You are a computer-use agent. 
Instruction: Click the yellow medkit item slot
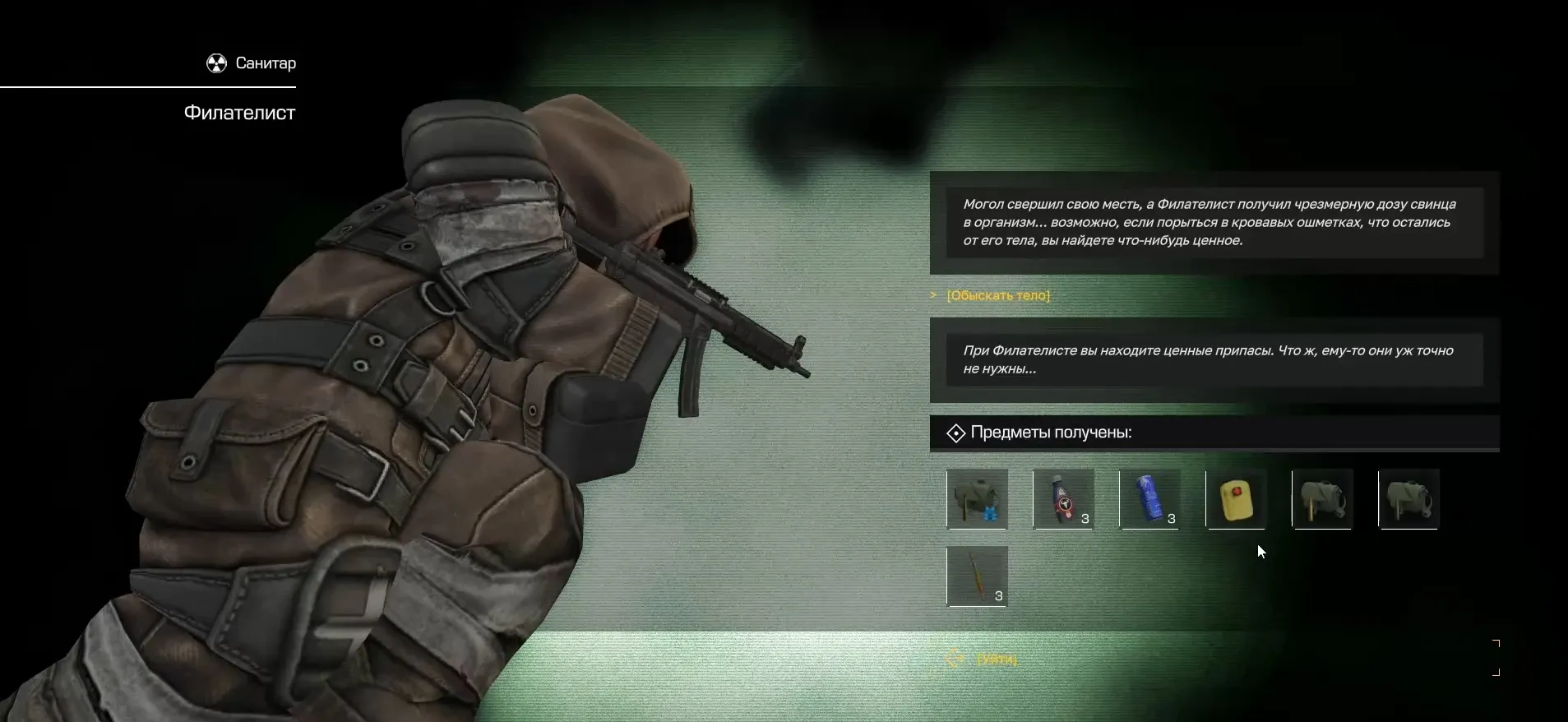tap(1236, 499)
